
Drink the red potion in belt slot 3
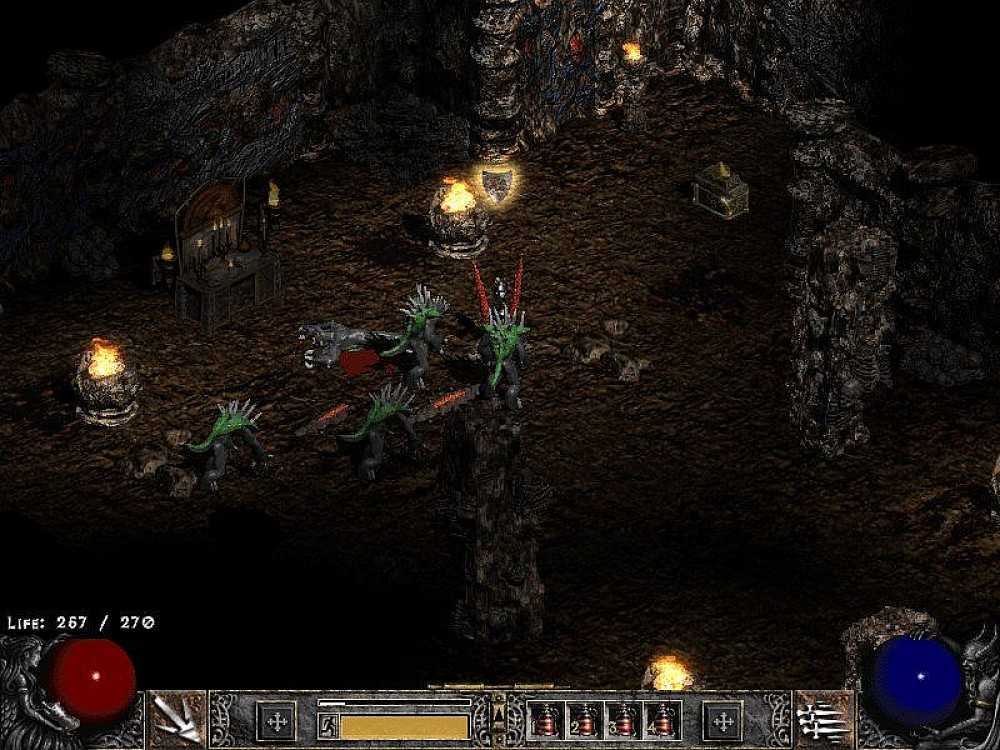point(624,720)
